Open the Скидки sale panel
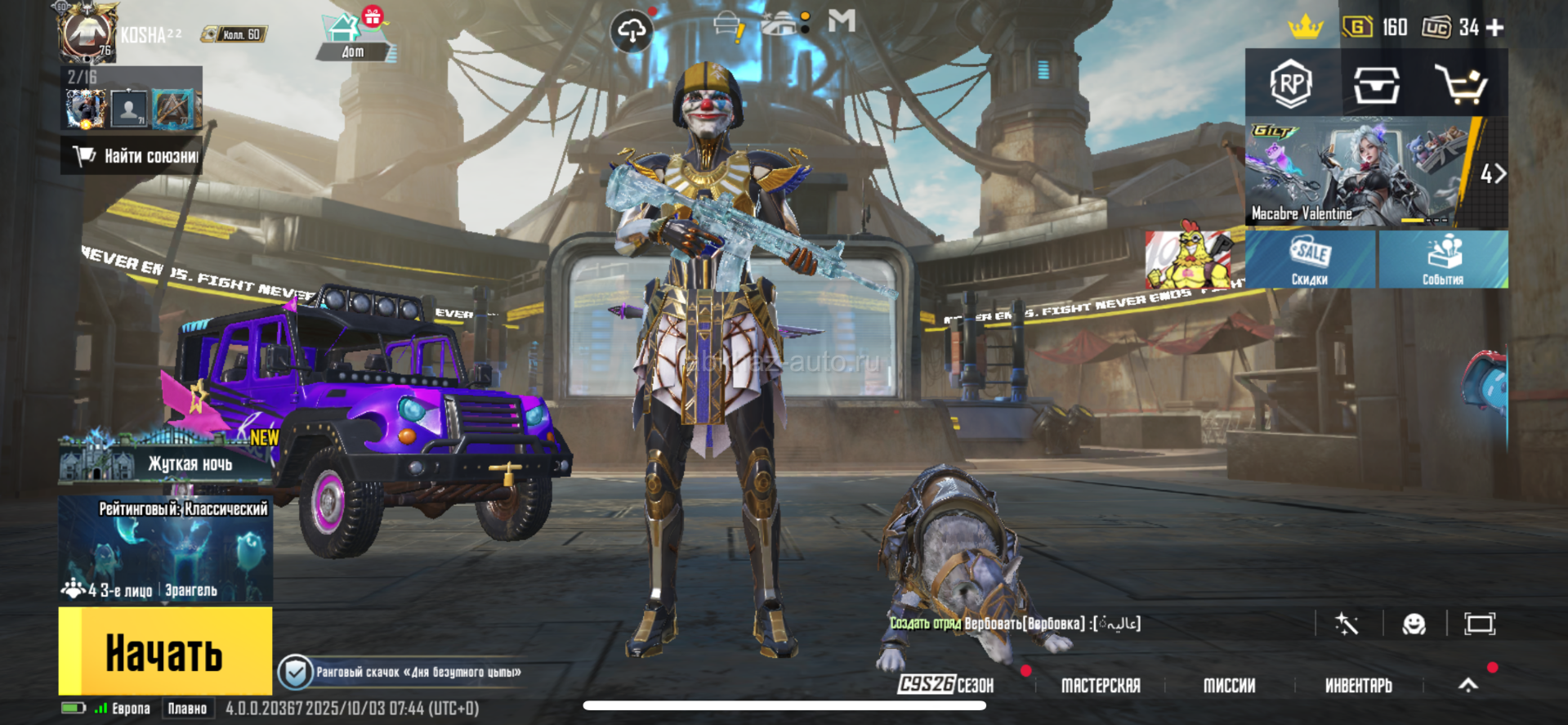The height and width of the screenshot is (725, 1568). click(1310, 260)
